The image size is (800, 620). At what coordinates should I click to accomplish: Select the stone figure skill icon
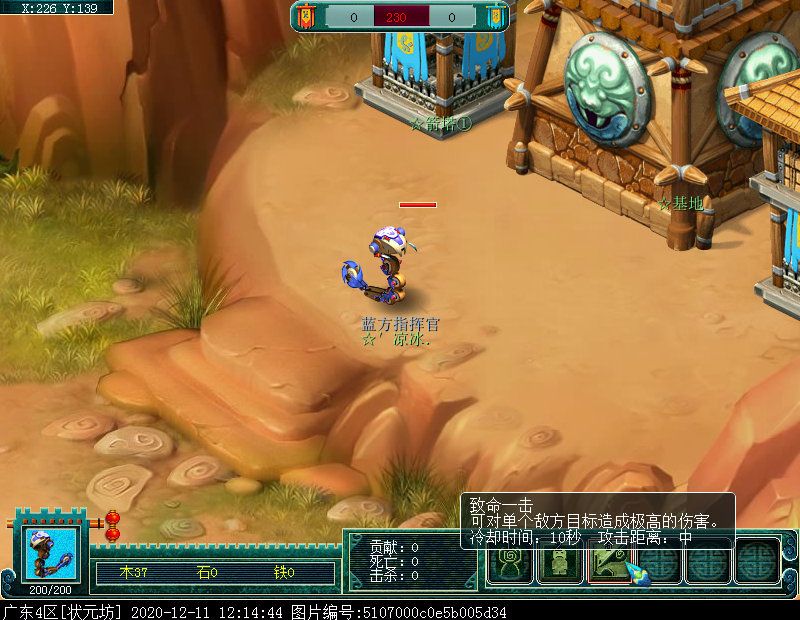pyautogui.click(x=557, y=565)
